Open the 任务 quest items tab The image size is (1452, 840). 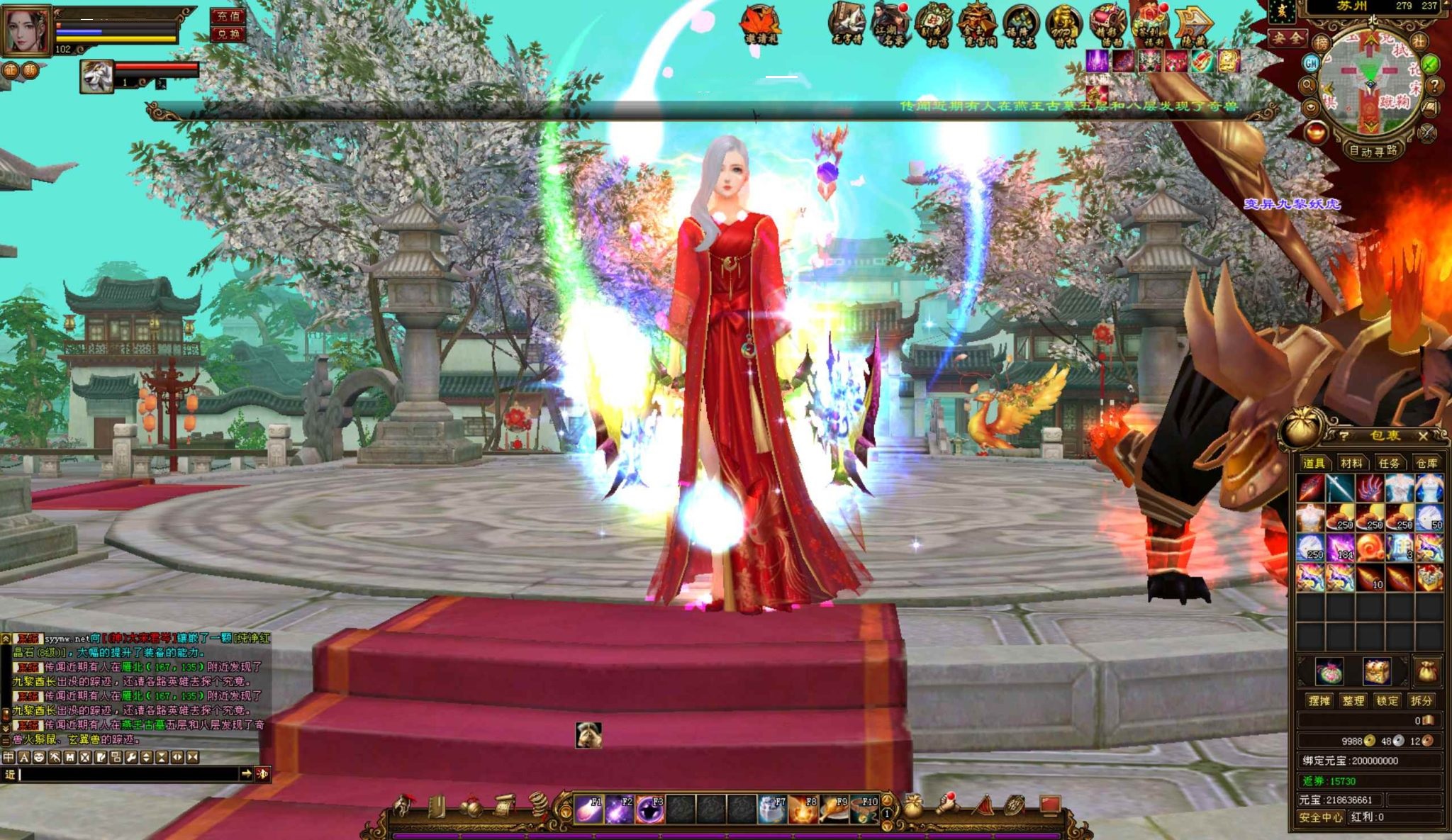click(1388, 464)
